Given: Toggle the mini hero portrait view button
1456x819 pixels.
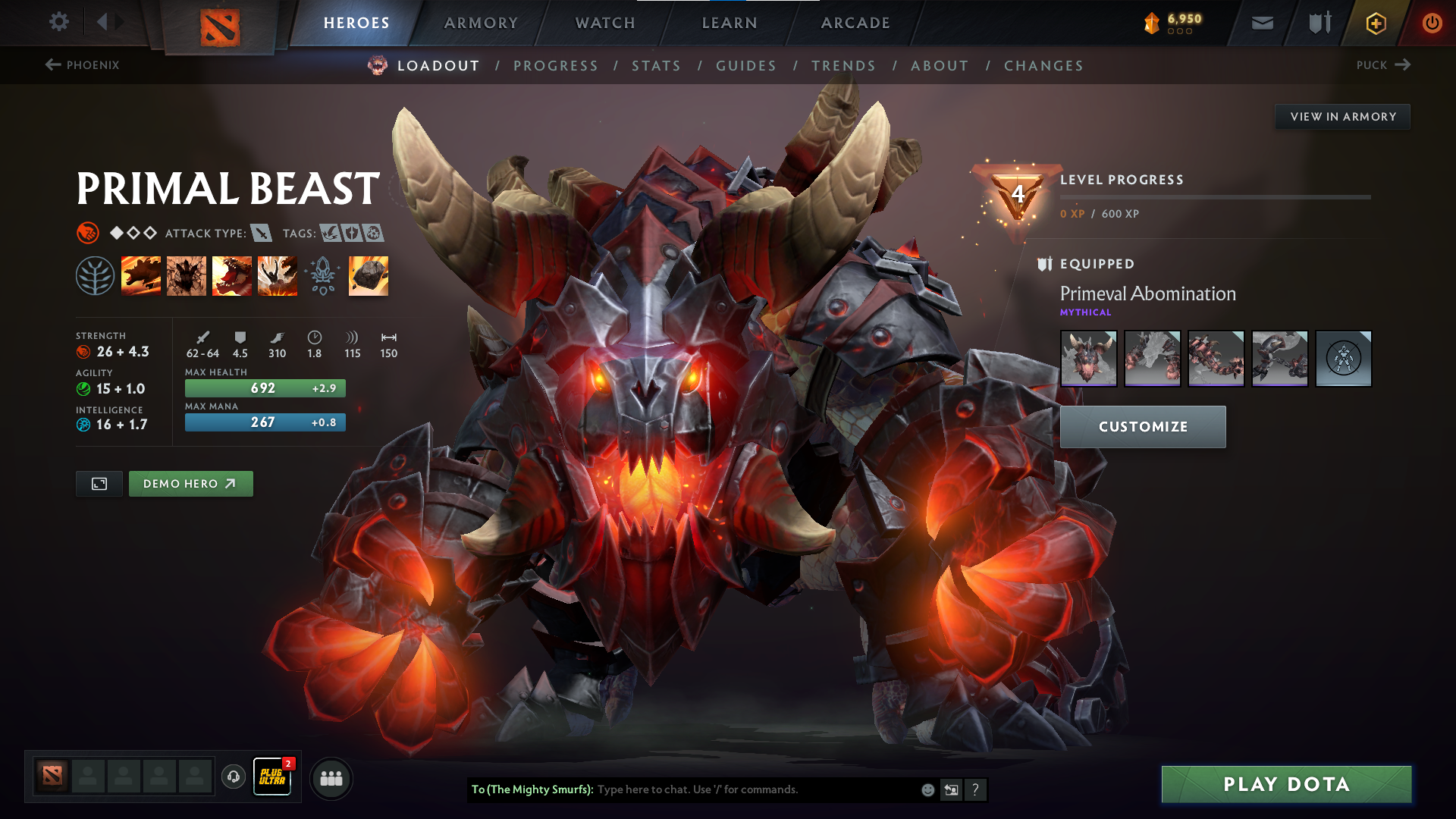Looking at the screenshot, I should (x=99, y=483).
